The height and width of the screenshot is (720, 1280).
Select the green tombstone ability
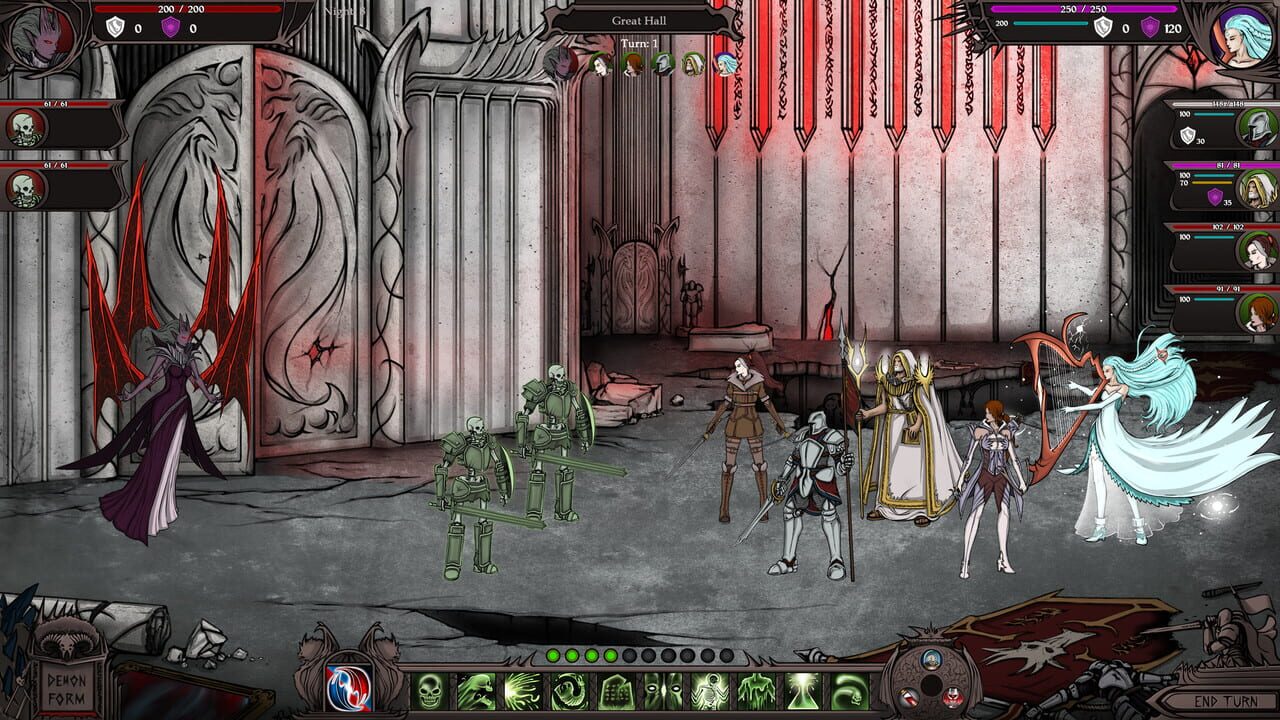tap(616, 691)
